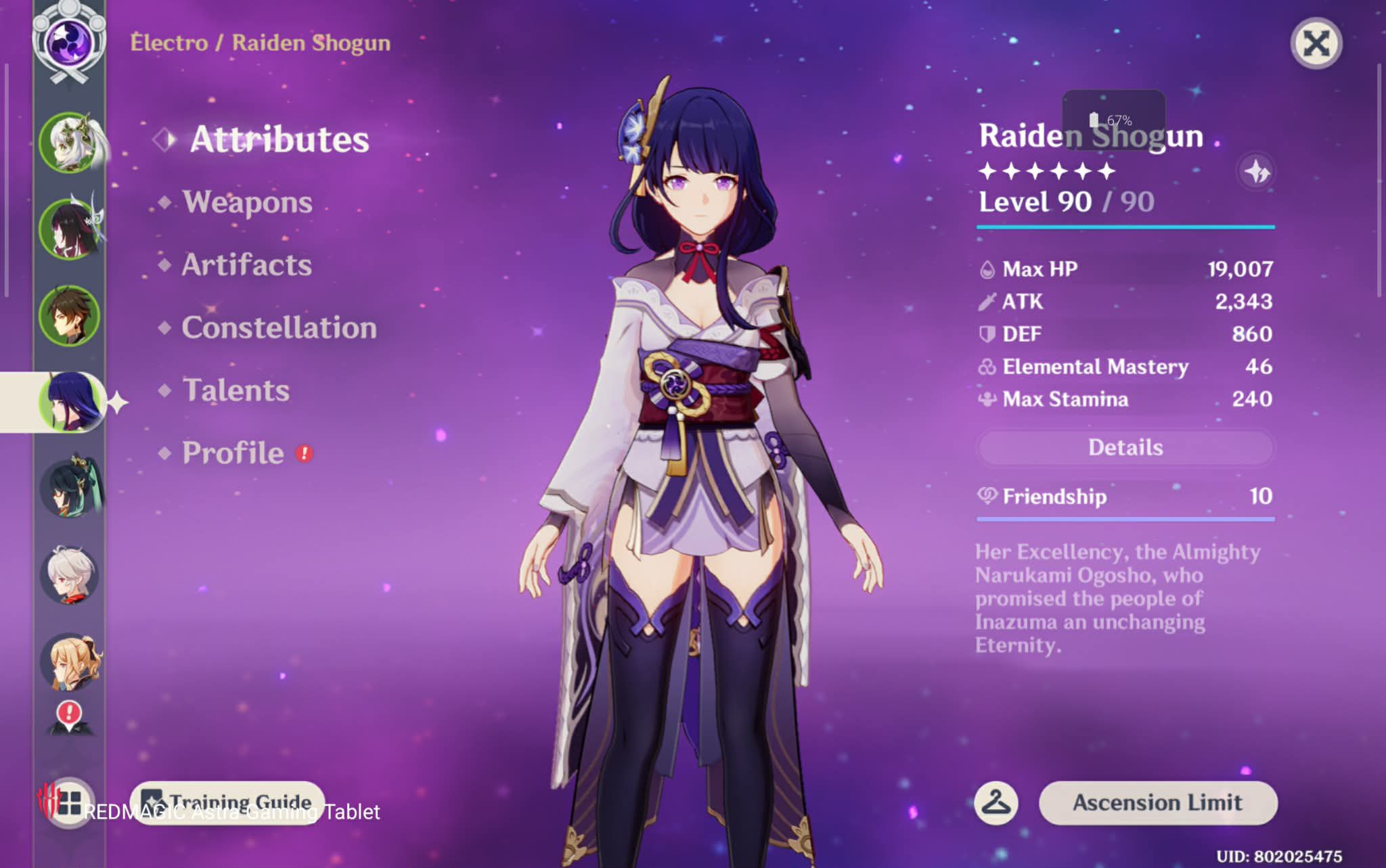
Task: Go to the Profile tab
Action: coord(233,453)
